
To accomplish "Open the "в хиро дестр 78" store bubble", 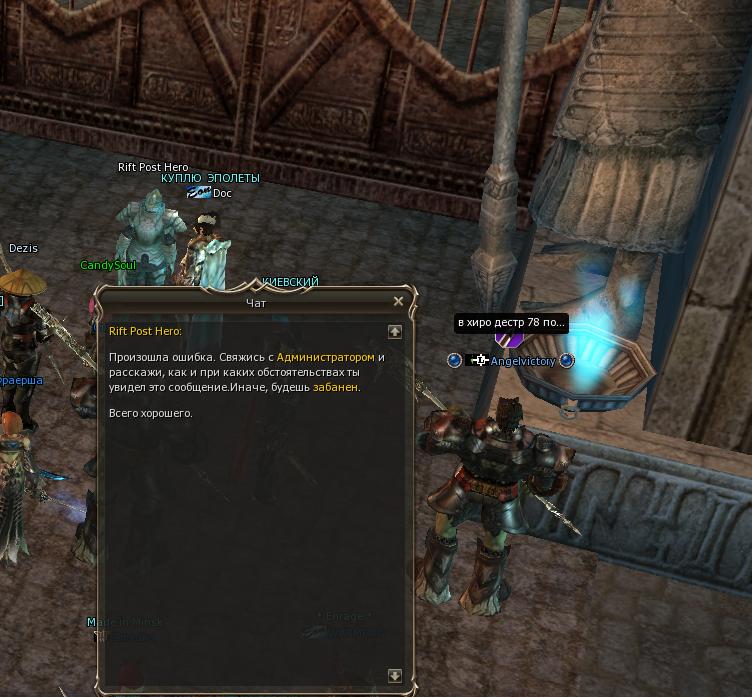I will click(511, 323).
